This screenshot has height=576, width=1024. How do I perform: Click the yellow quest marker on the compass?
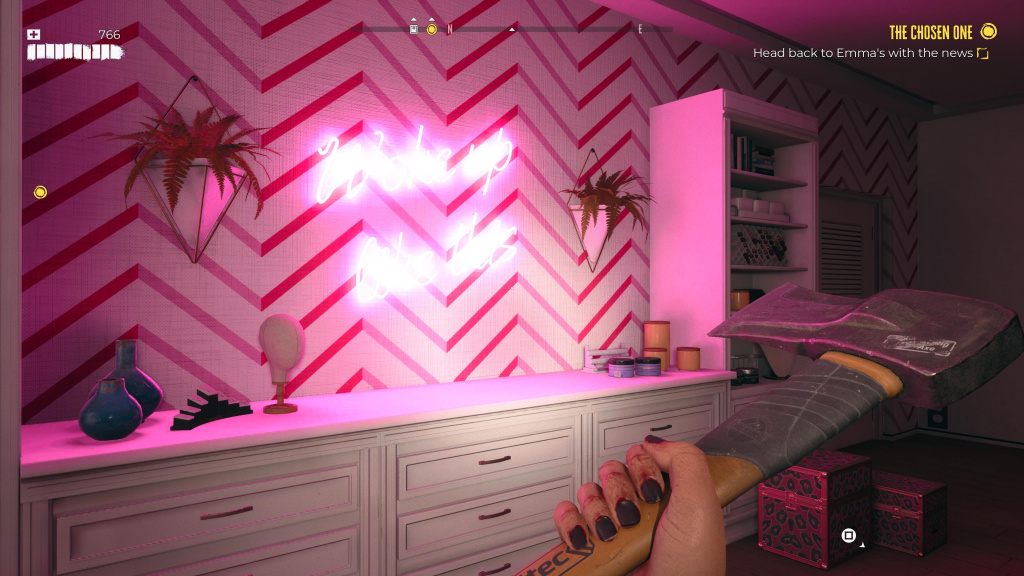pyautogui.click(x=432, y=29)
